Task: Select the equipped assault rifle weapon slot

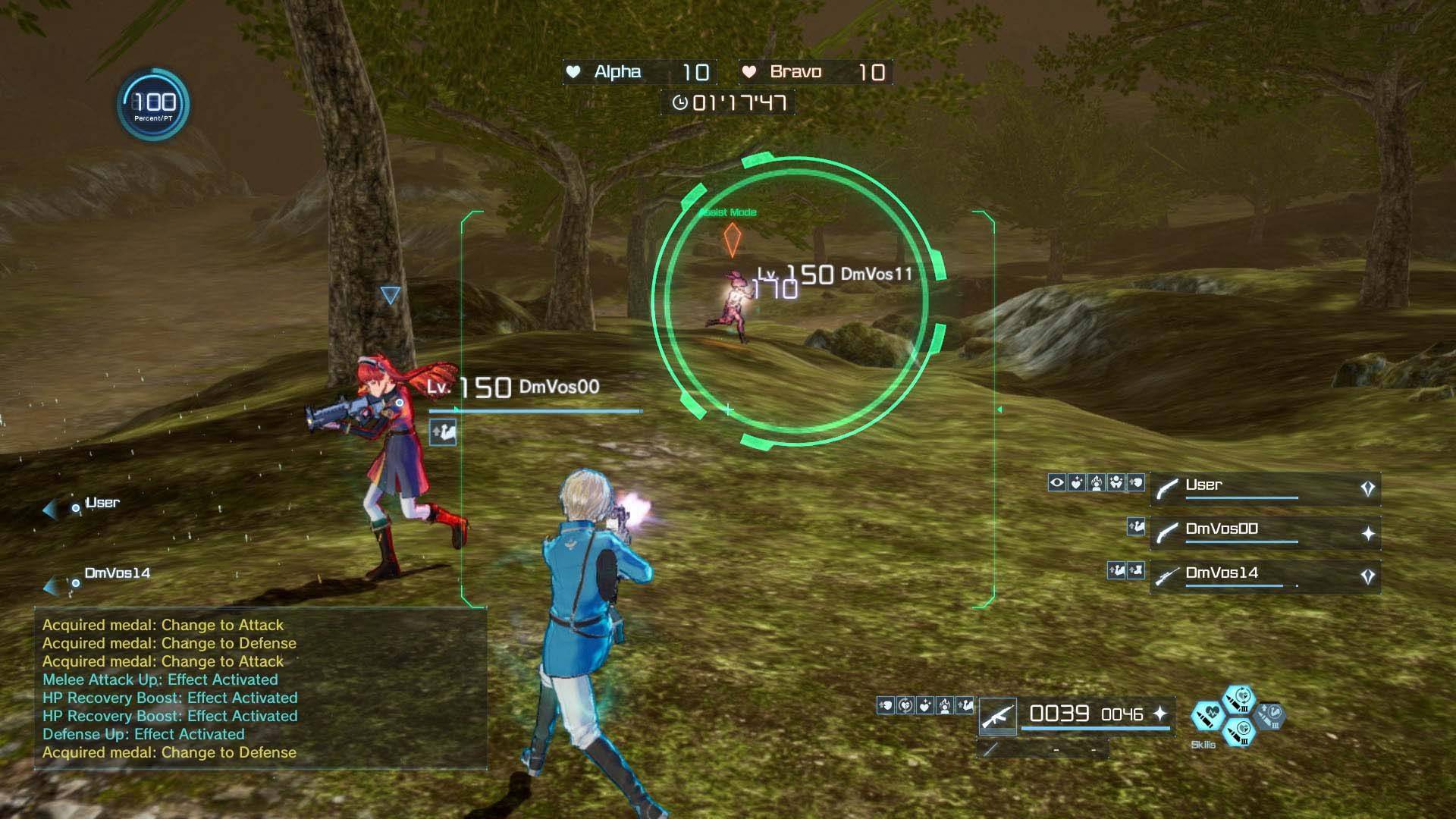Action: 998,716
